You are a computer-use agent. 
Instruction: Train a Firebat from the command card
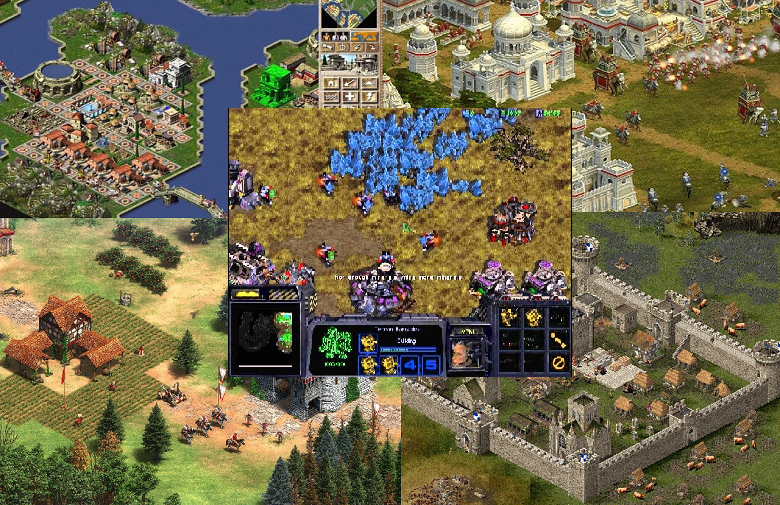tap(534, 317)
